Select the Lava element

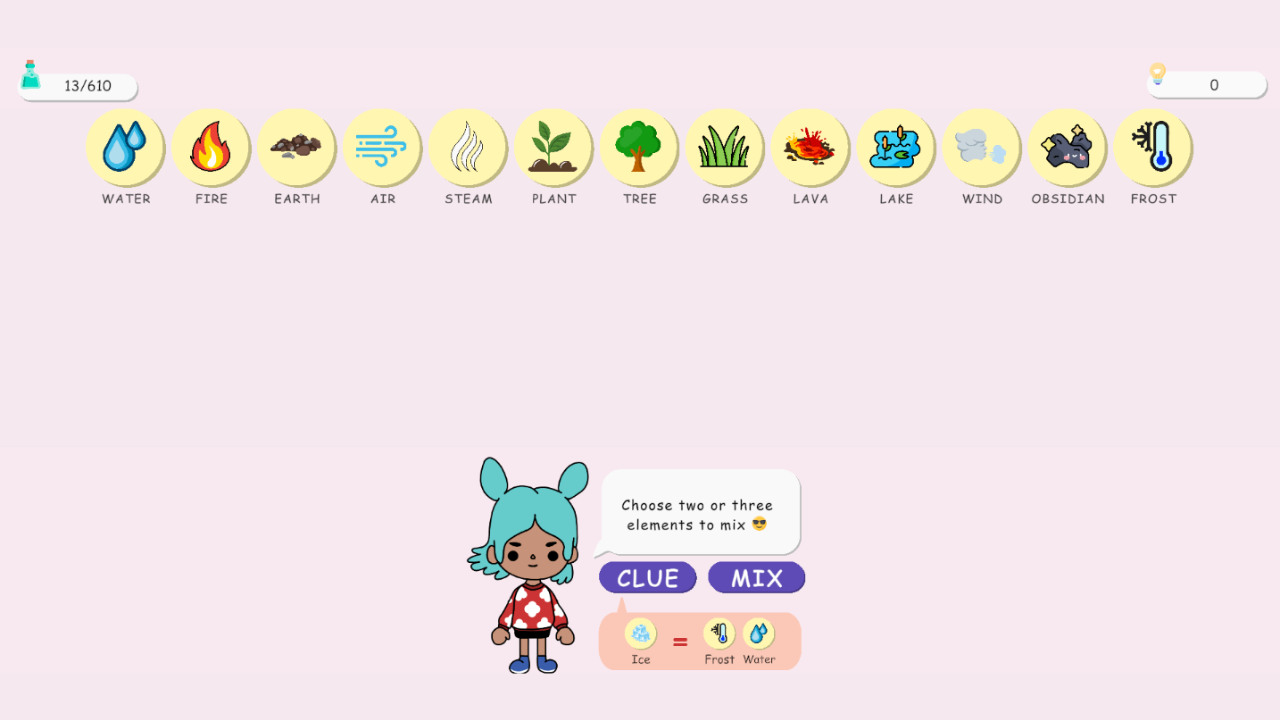point(811,148)
